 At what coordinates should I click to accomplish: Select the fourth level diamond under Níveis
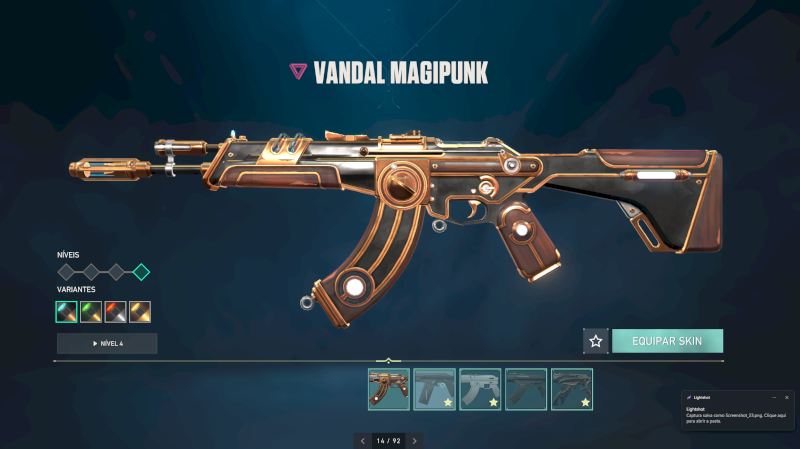(141, 271)
